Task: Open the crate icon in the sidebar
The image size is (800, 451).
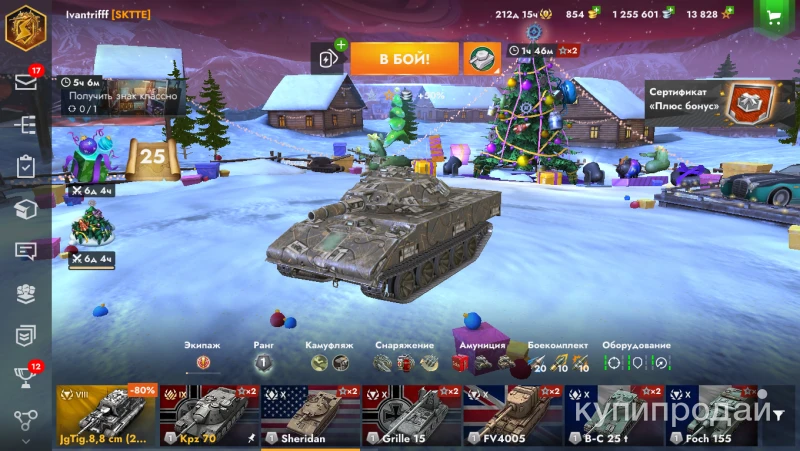Action: 25,209
